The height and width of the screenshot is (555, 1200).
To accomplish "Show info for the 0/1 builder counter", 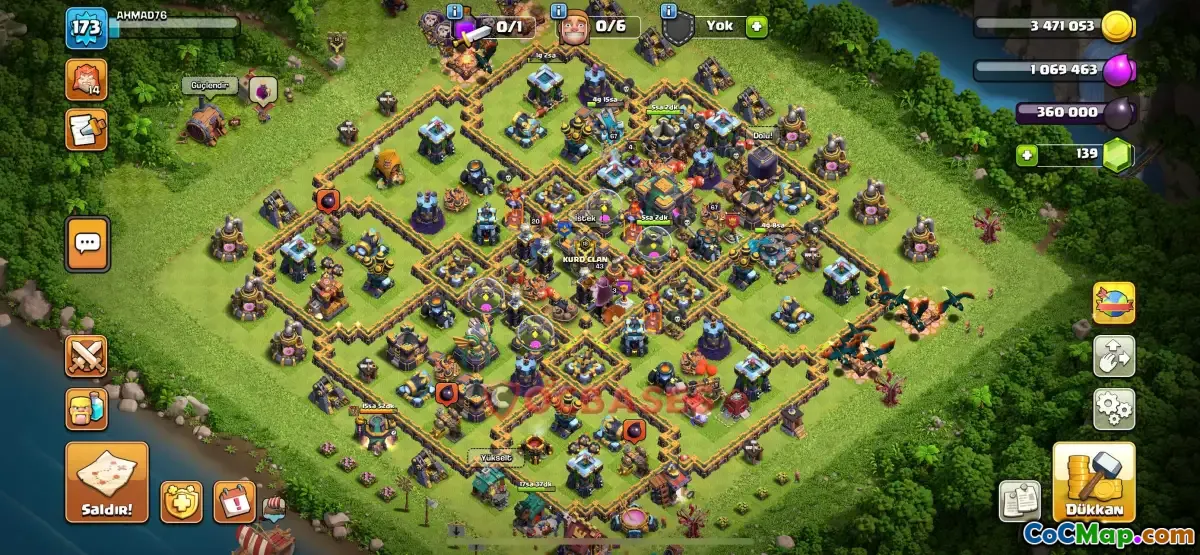I will pos(455,10).
